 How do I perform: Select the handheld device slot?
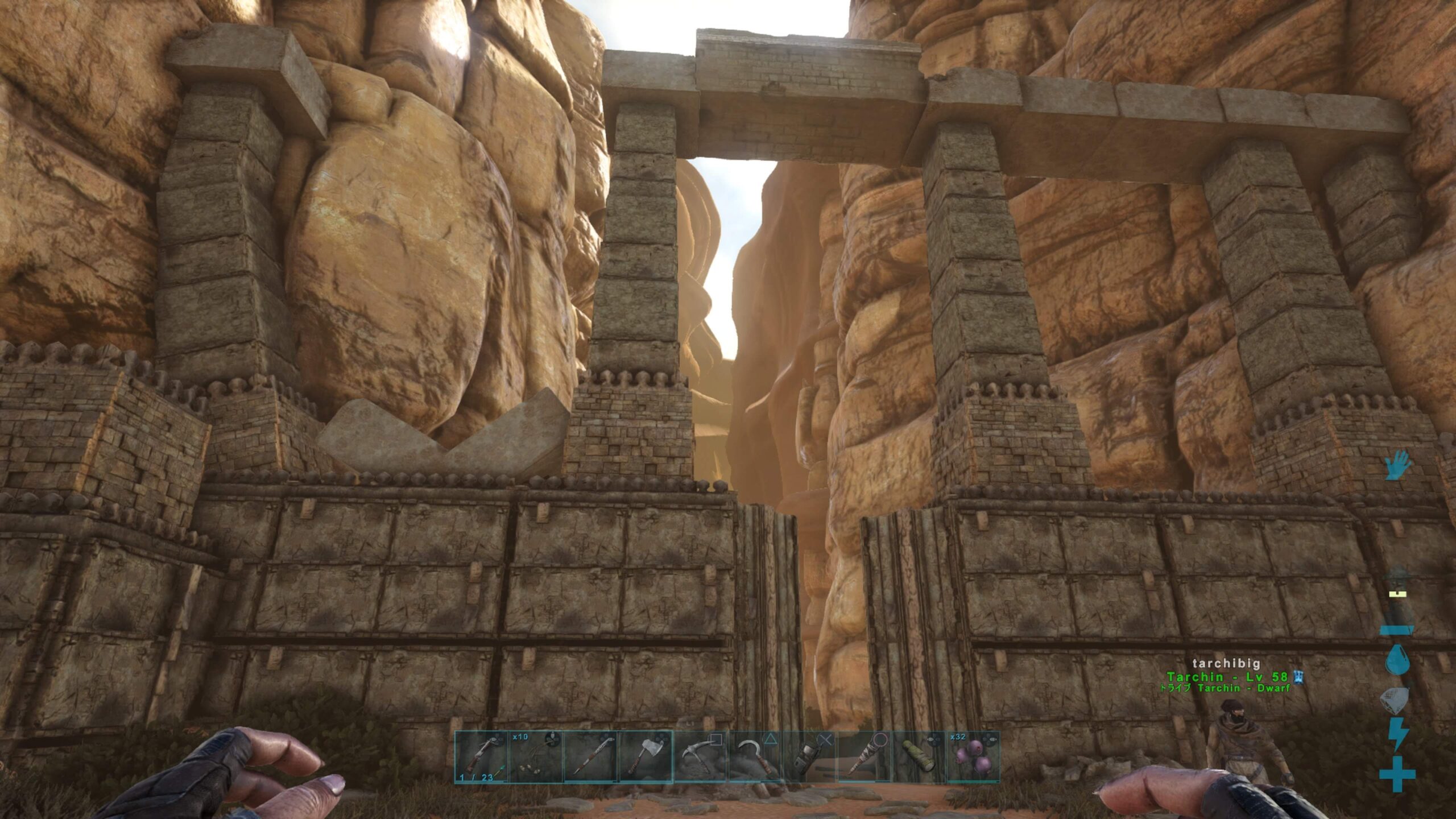(809, 757)
